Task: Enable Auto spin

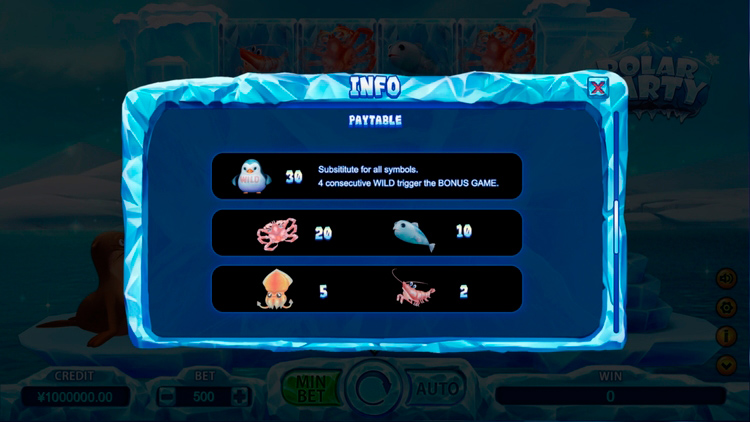Action: tap(438, 387)
